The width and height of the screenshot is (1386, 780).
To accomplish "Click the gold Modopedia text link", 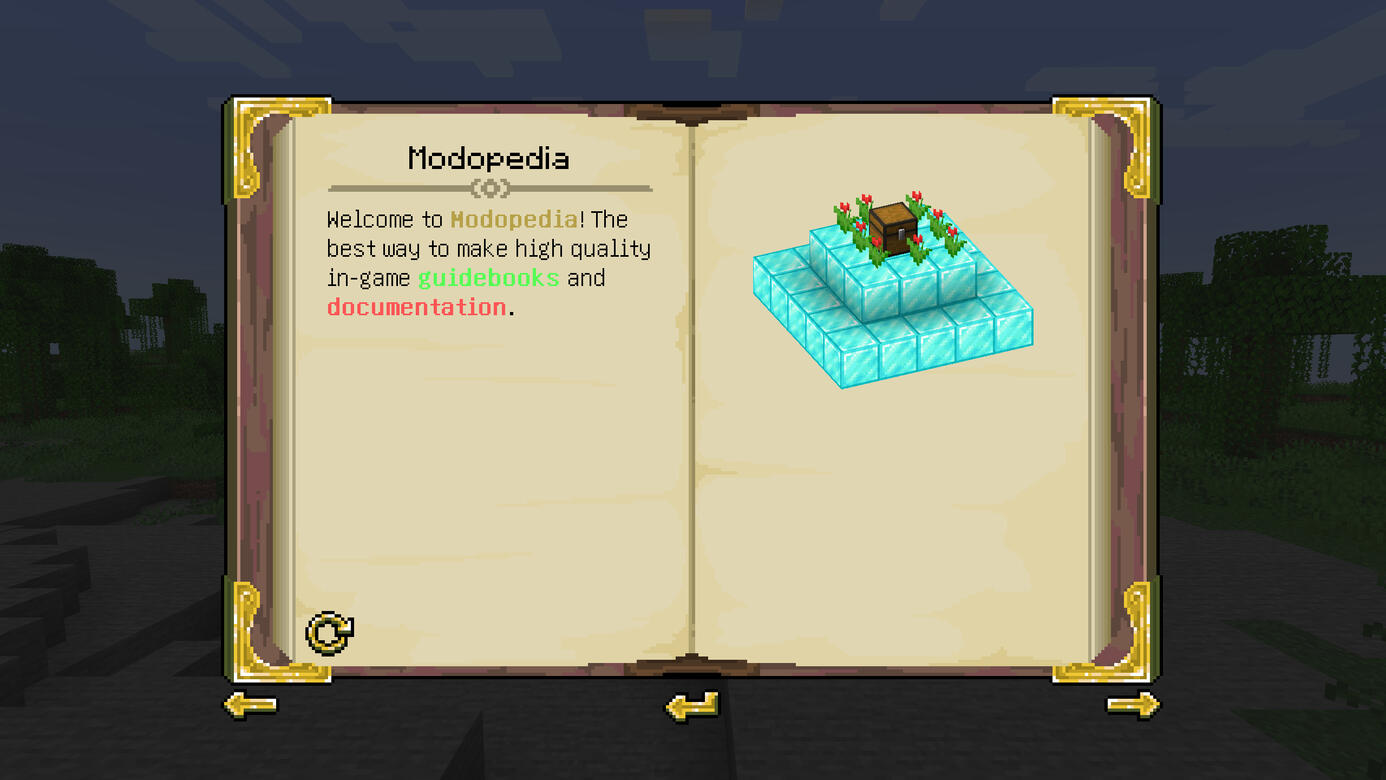I will (x=514, y=219).
